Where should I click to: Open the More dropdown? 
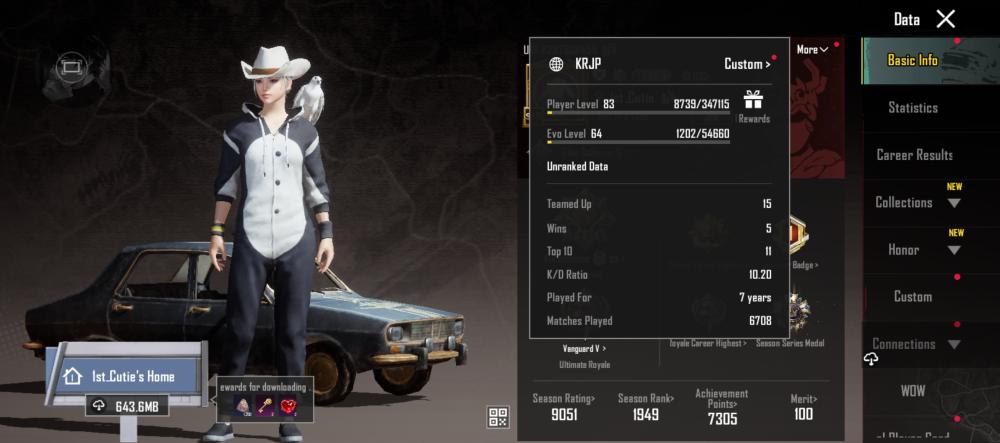click(812, 49)
